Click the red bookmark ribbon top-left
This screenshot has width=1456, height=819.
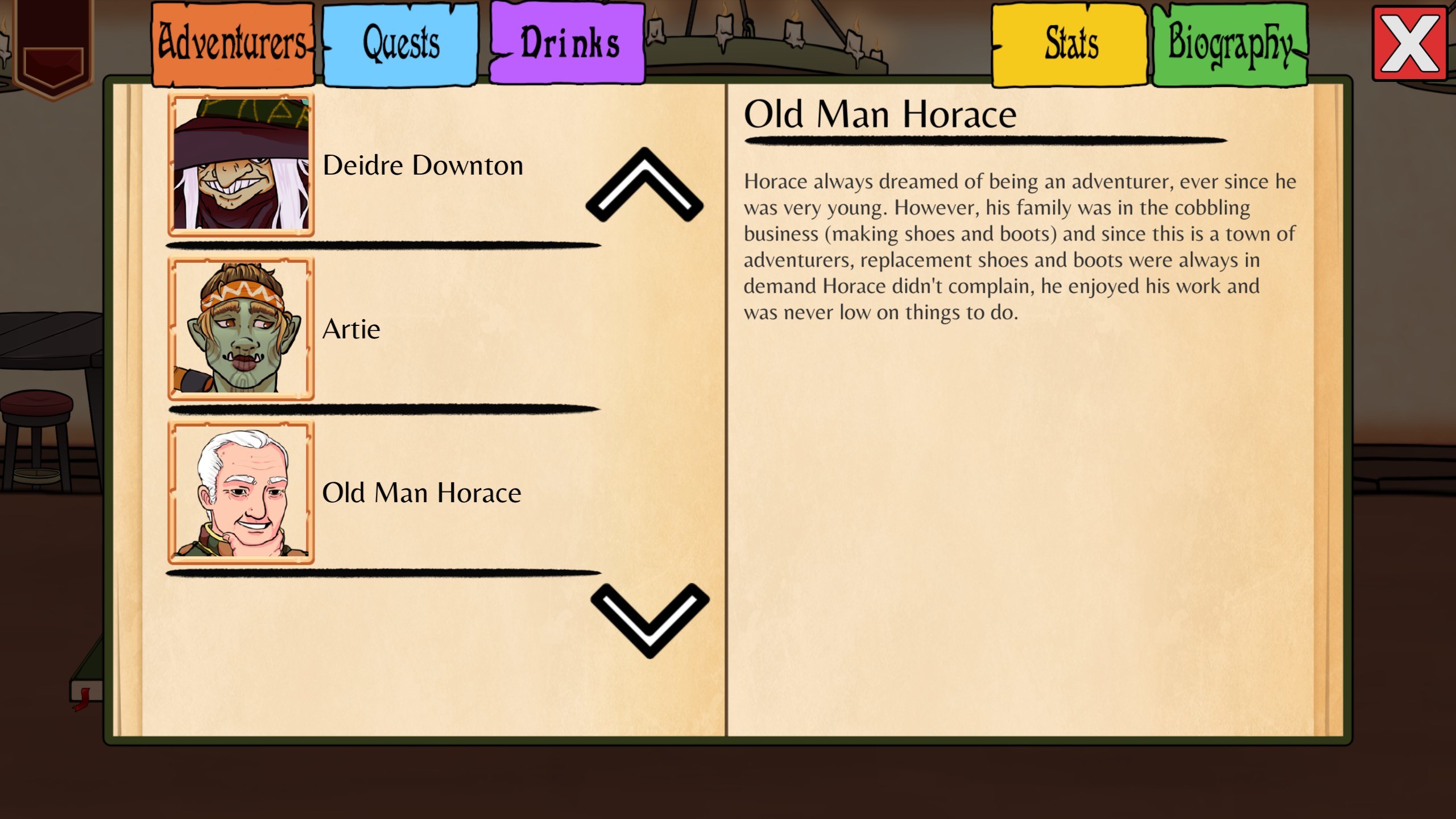54,45
